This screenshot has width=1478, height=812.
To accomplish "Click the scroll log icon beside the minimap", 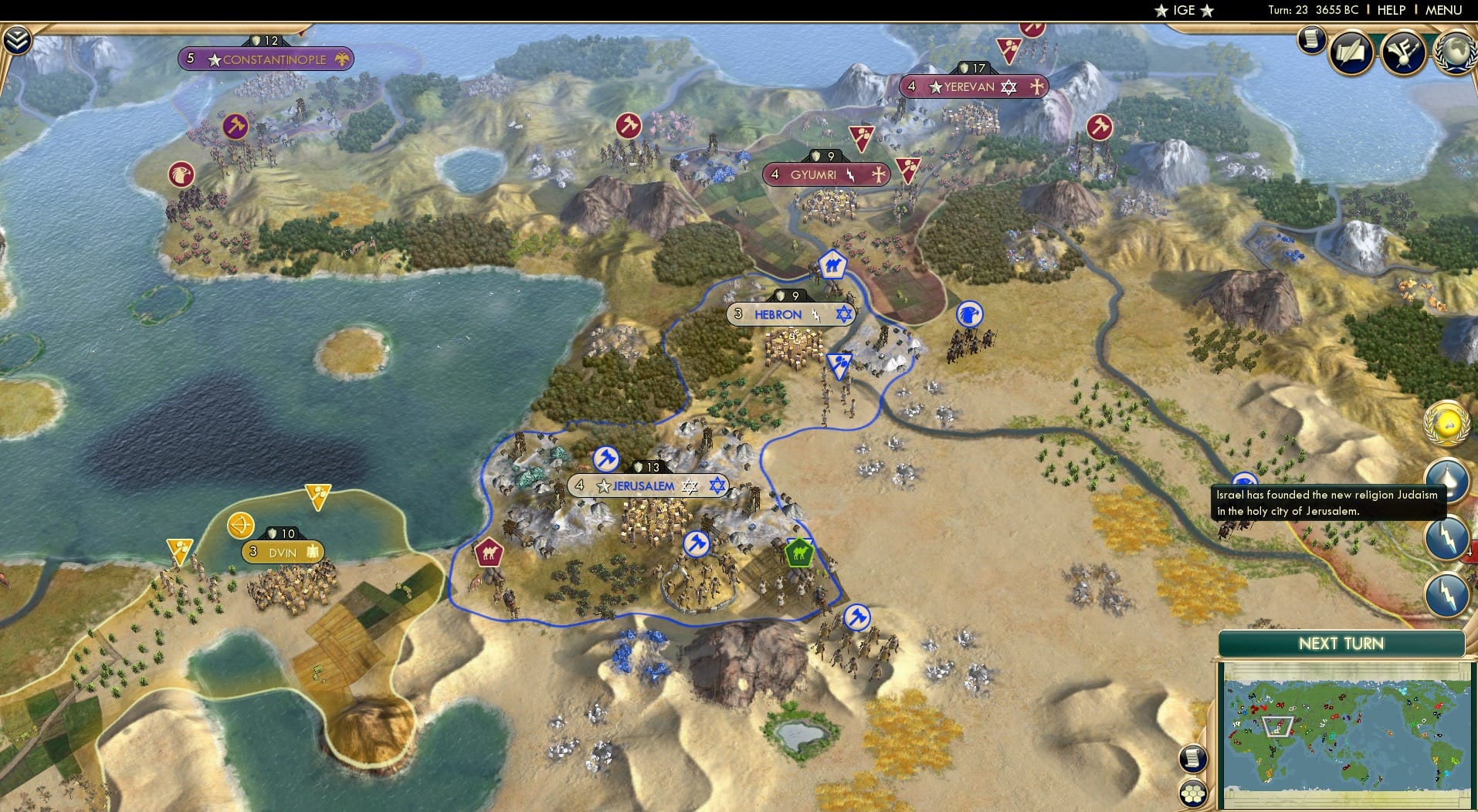I will pyautogui.click(x=1193, y=757).
